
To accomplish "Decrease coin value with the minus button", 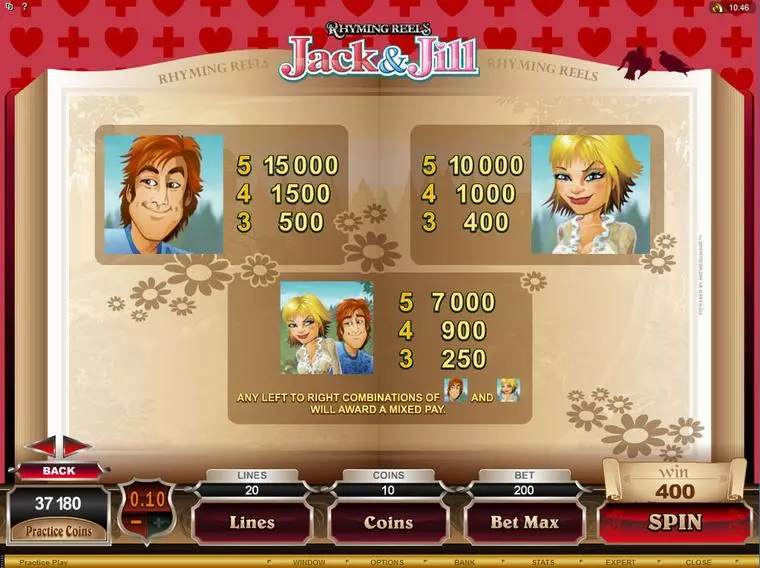I will pos(133,523).
